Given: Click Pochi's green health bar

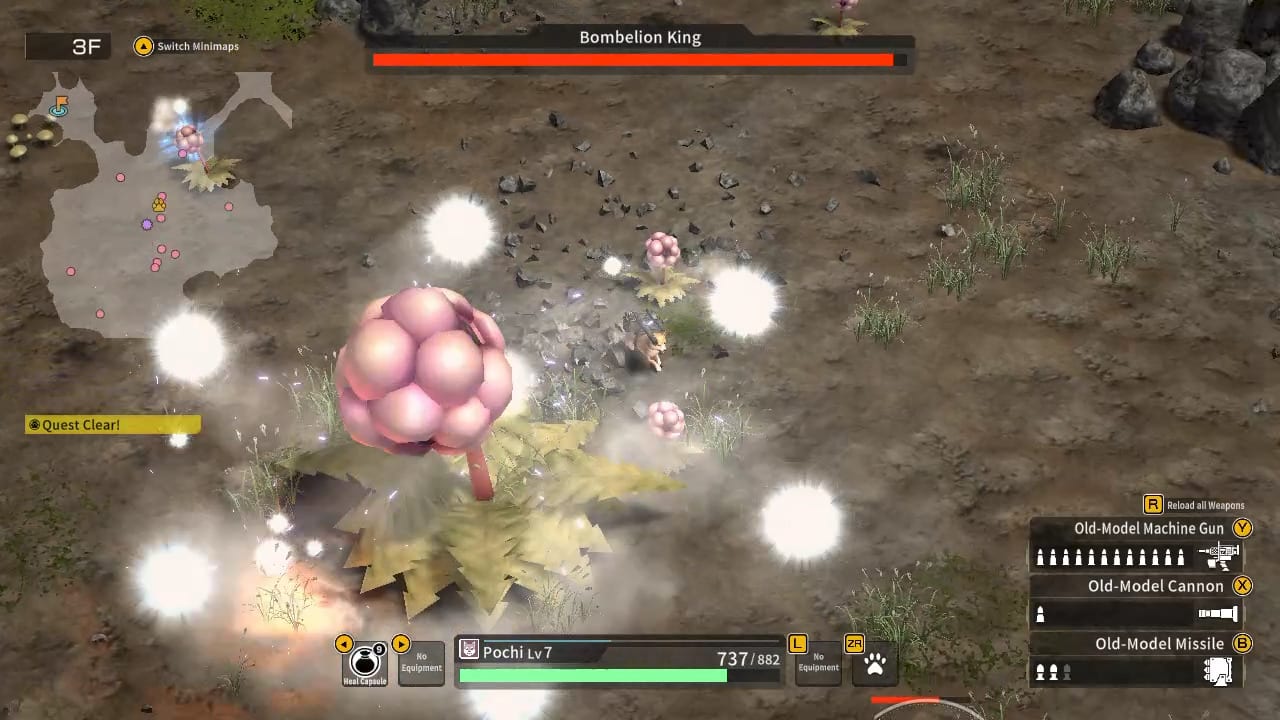Looking at the screenshot, I should click(x=592, y=675).
